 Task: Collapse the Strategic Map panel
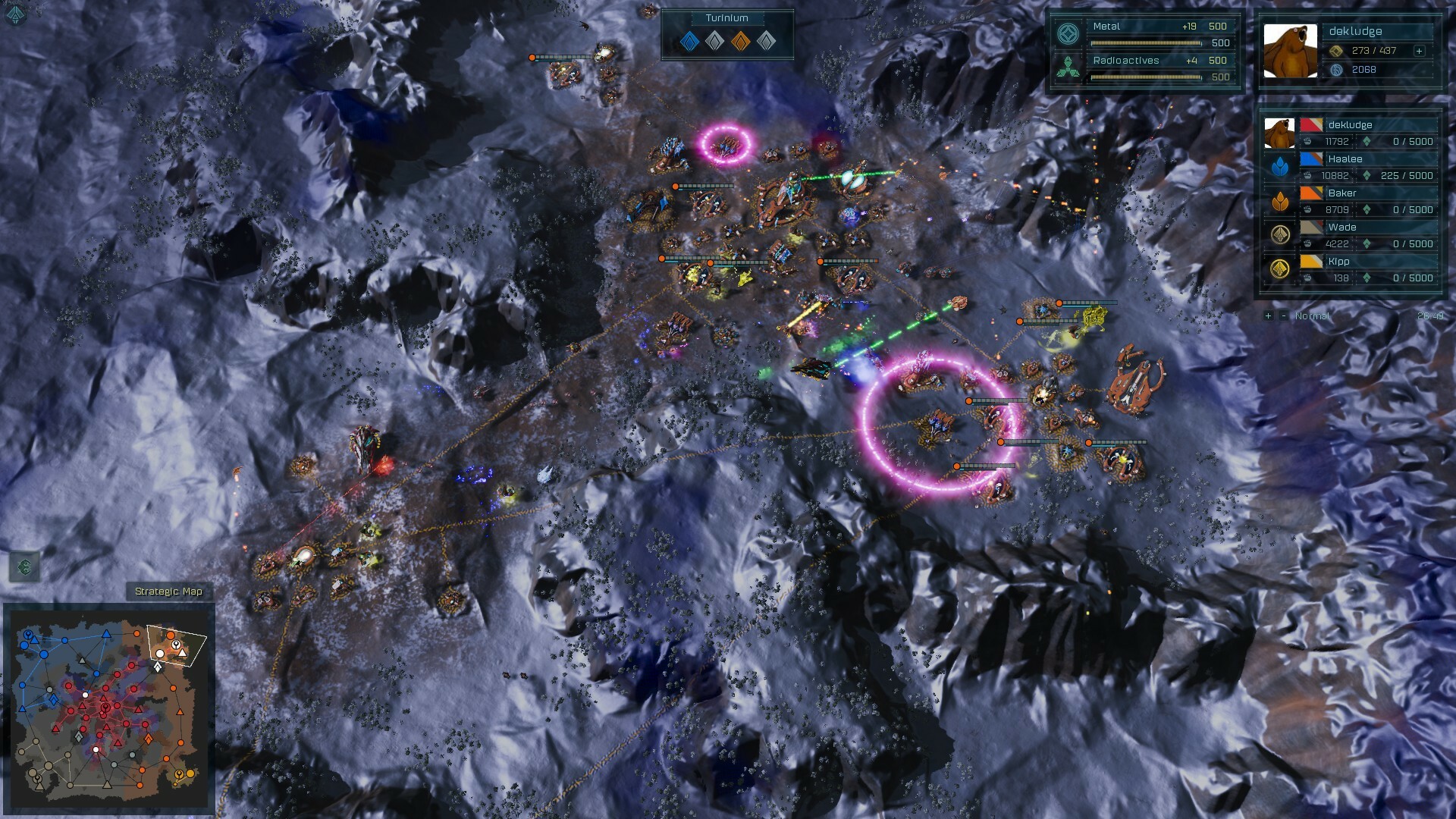point(168,591)
